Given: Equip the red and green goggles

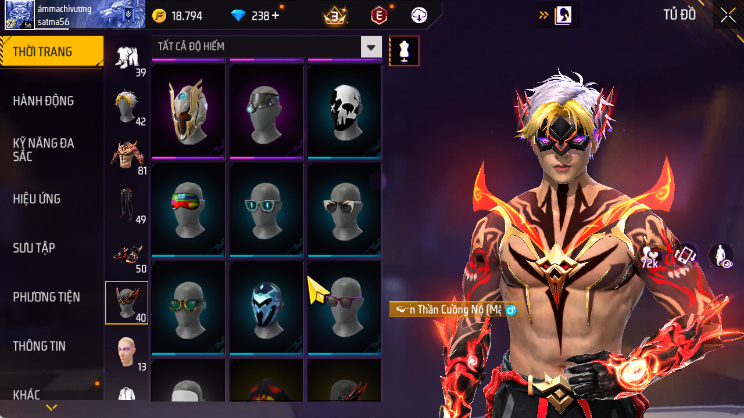Looking at the screenshot, I should (188, 205).
